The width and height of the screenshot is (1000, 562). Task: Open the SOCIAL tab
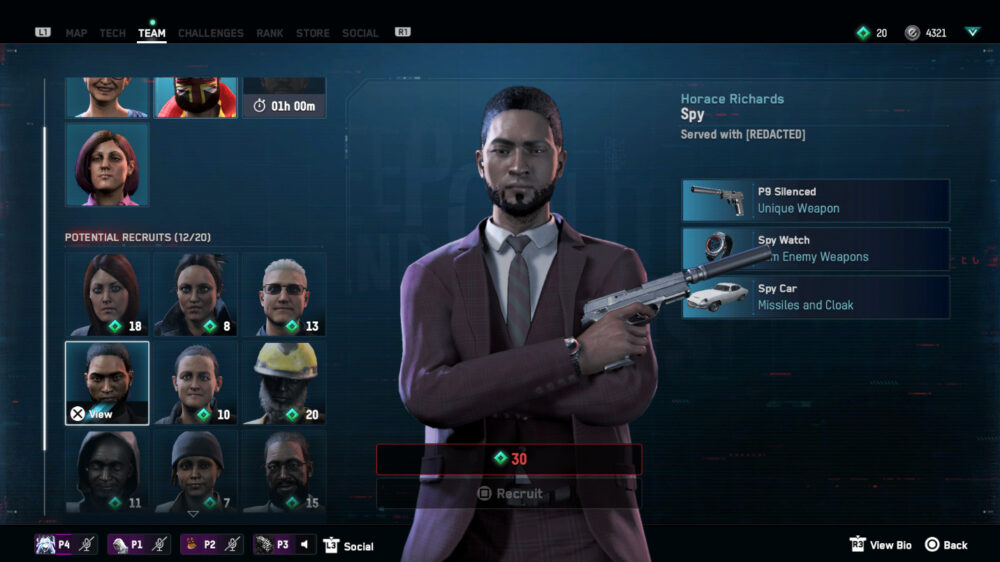(x=360, y=33)
